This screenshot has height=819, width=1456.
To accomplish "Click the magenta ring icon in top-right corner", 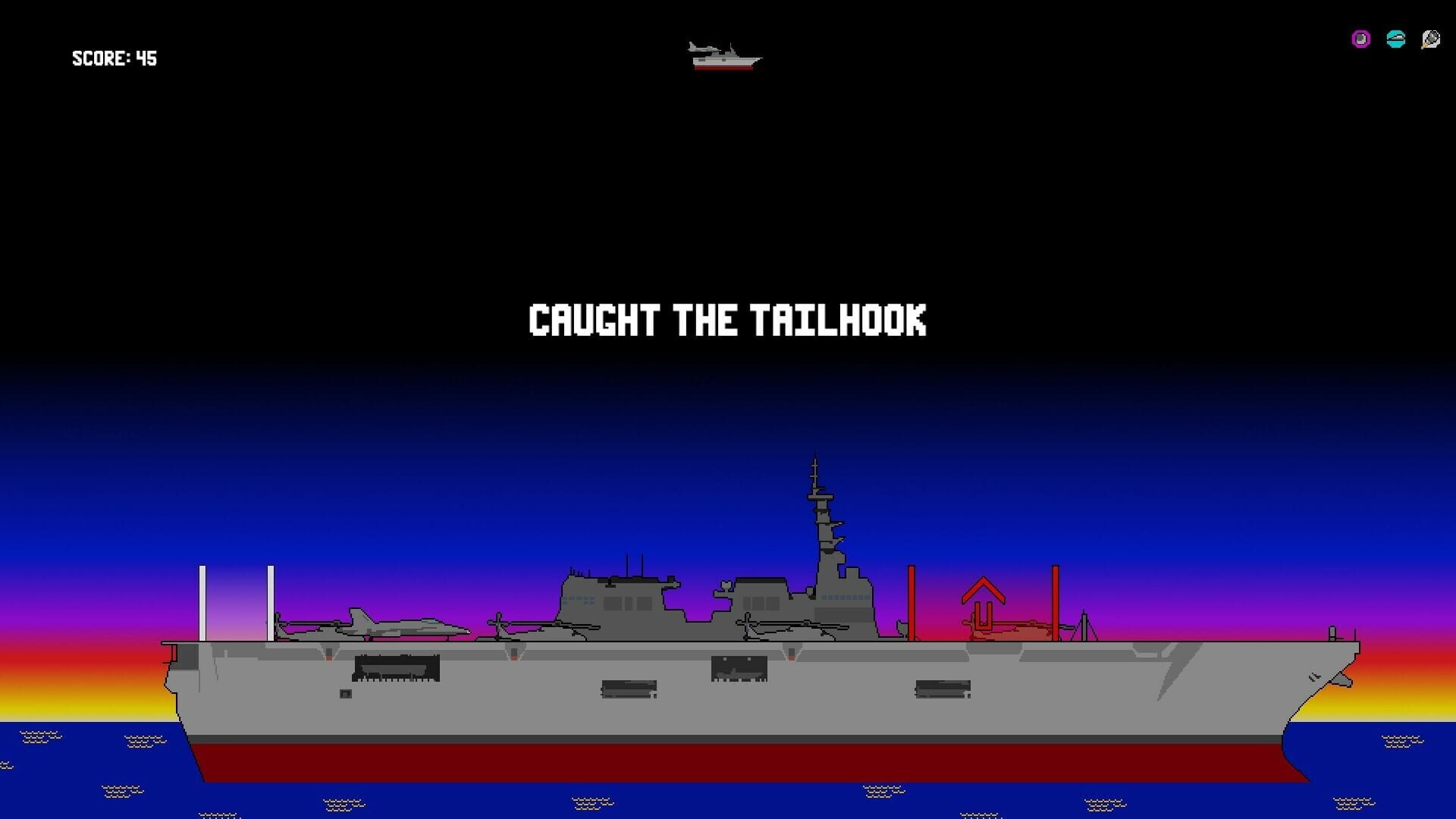I will (1360, 39).
